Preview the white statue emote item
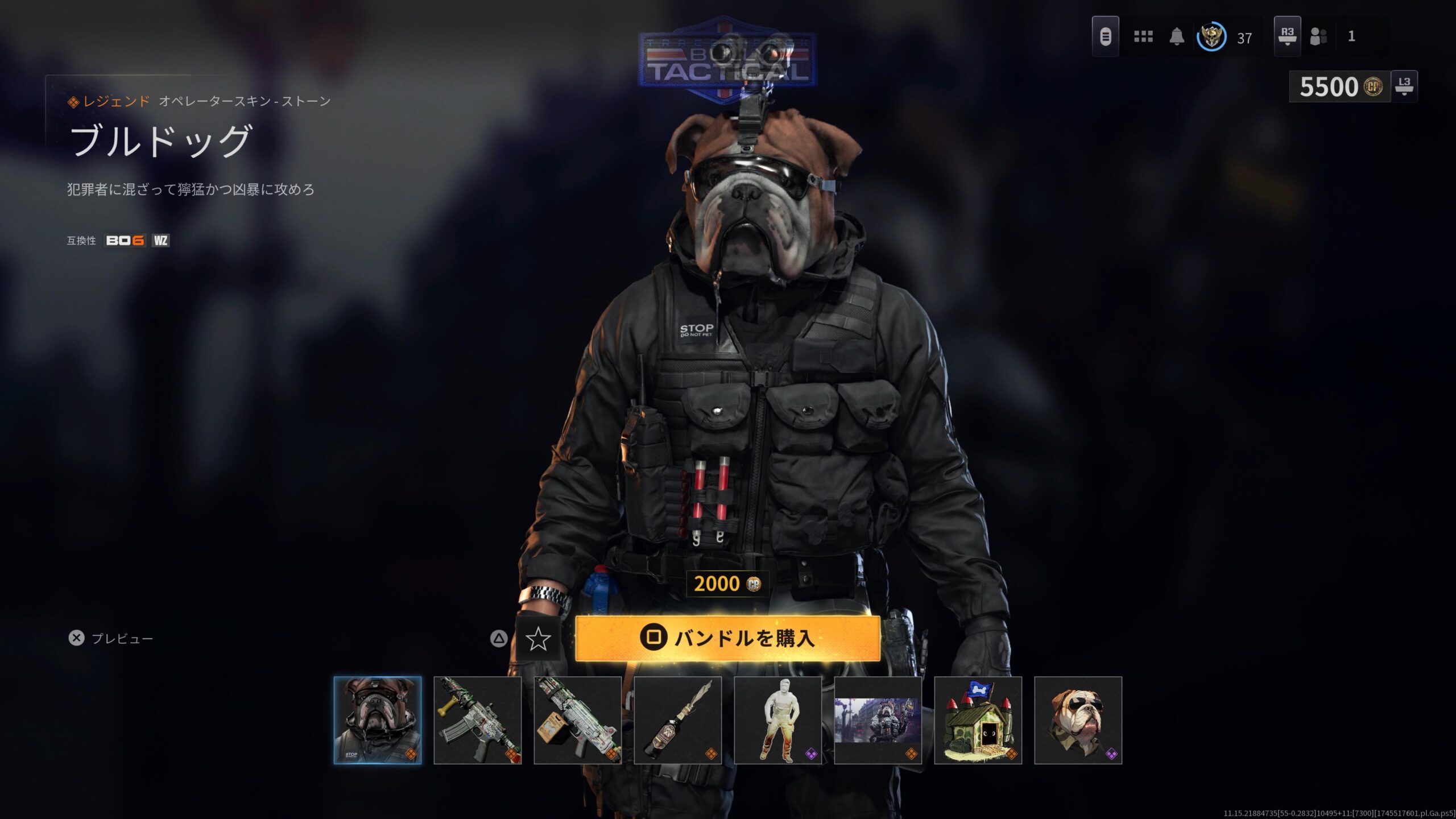Image resolution: width=1456 pixels, height=819 pixels. click(777, 720)
